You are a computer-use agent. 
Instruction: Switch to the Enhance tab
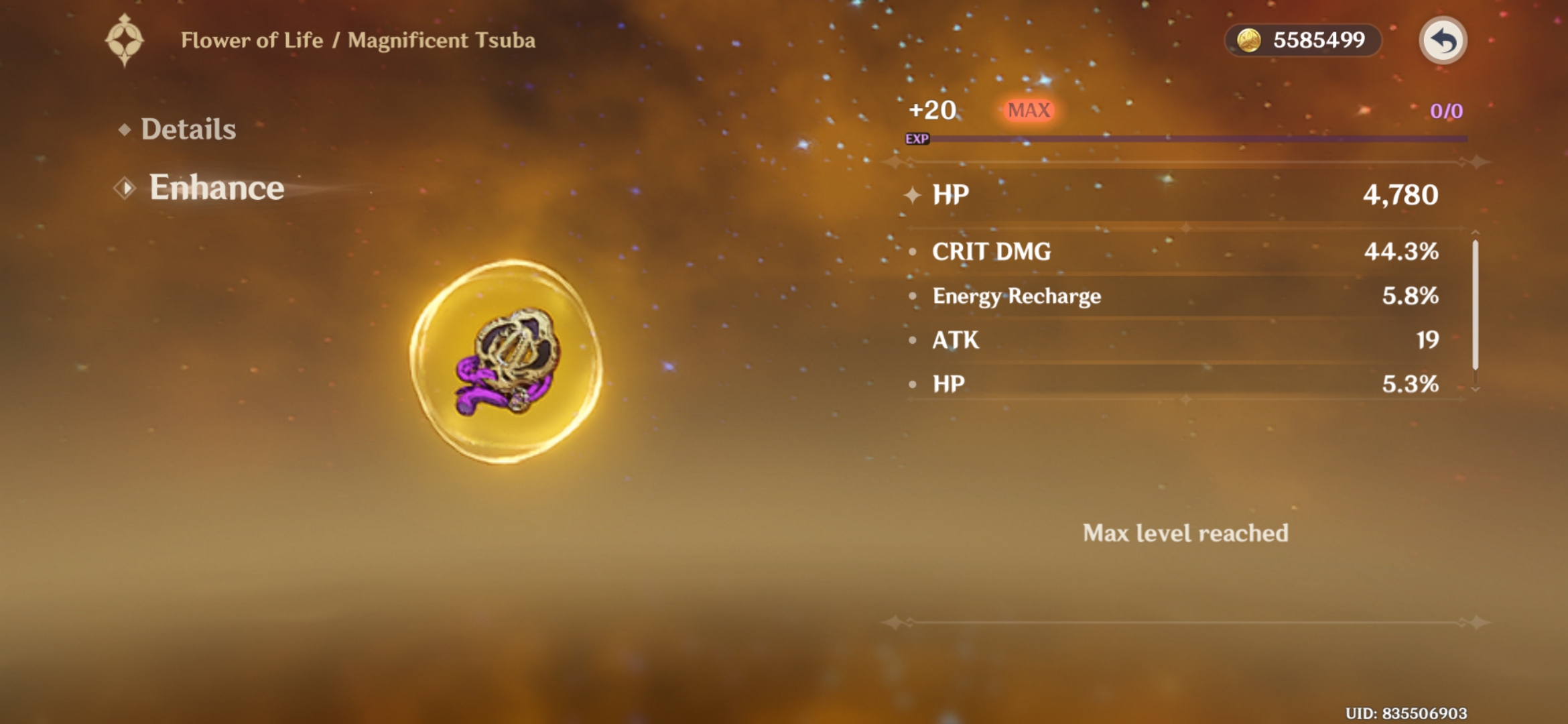[x=216, y=188]
